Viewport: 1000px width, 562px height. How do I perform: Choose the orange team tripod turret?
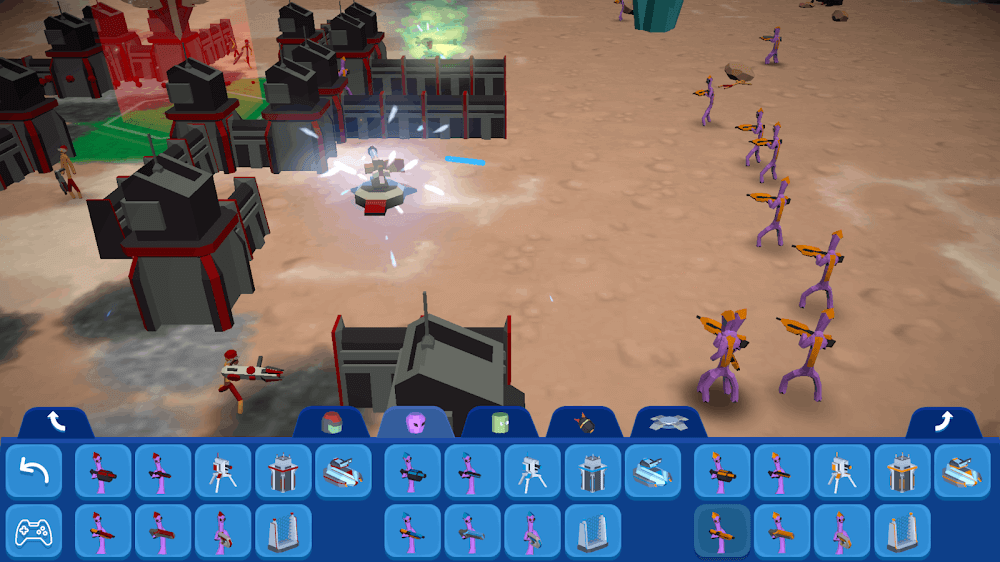tap(842, 472)
